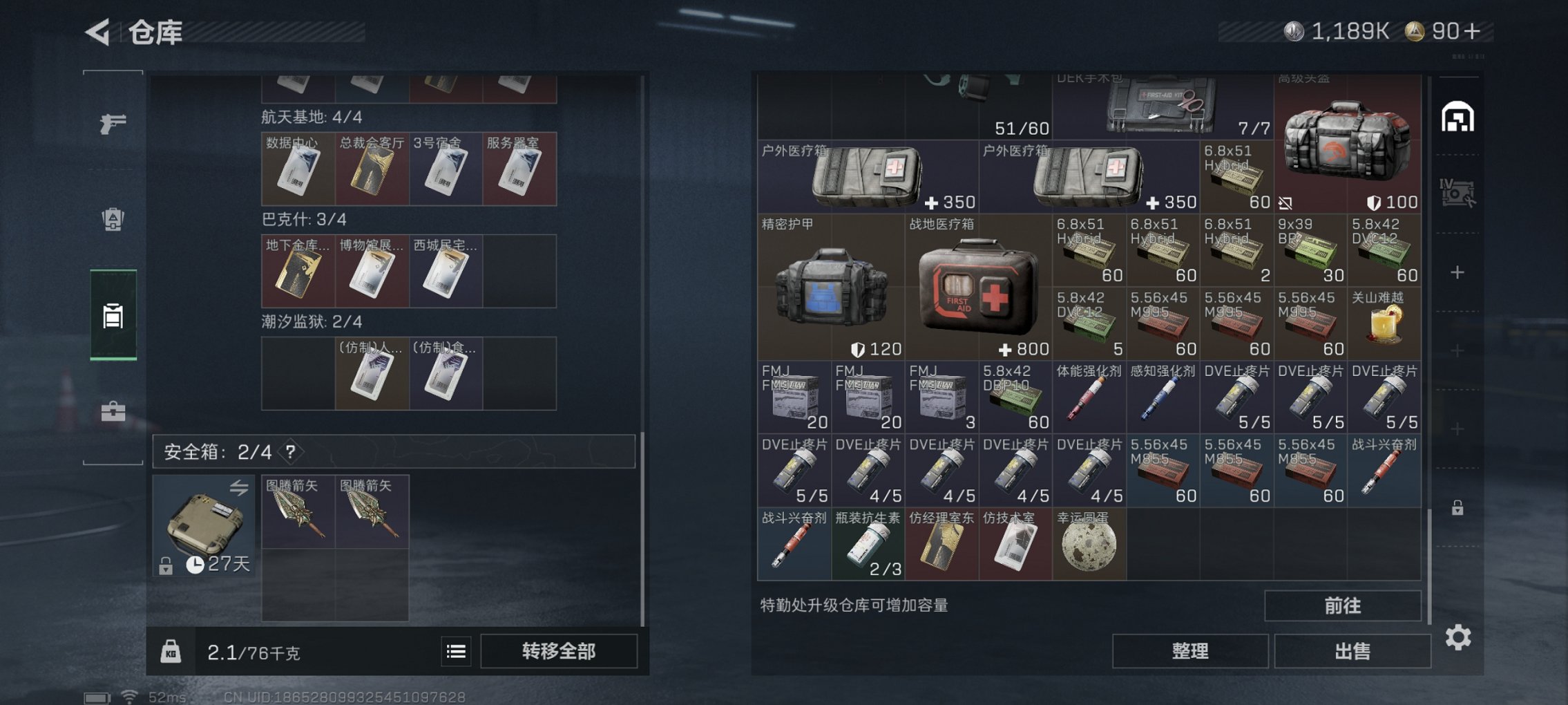Click the list view icon beside the weight display
Image resolution: width=1568 pixels, height=705 pixels.
pos(455,651)
